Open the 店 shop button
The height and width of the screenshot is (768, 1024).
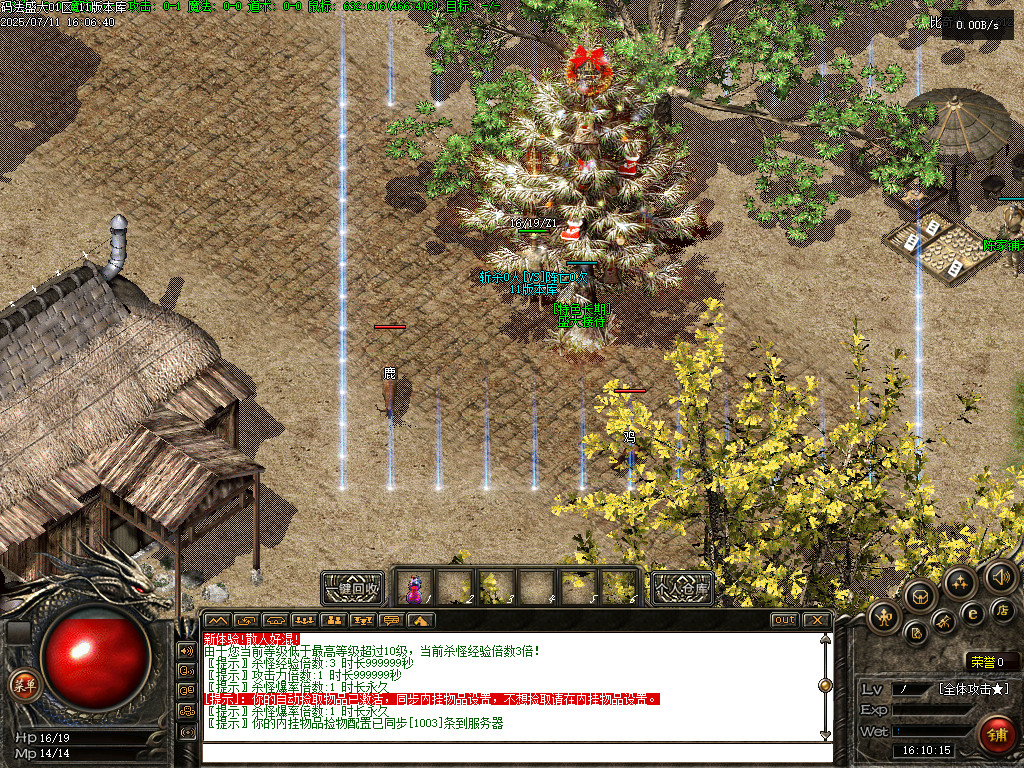pos(1003,609)
